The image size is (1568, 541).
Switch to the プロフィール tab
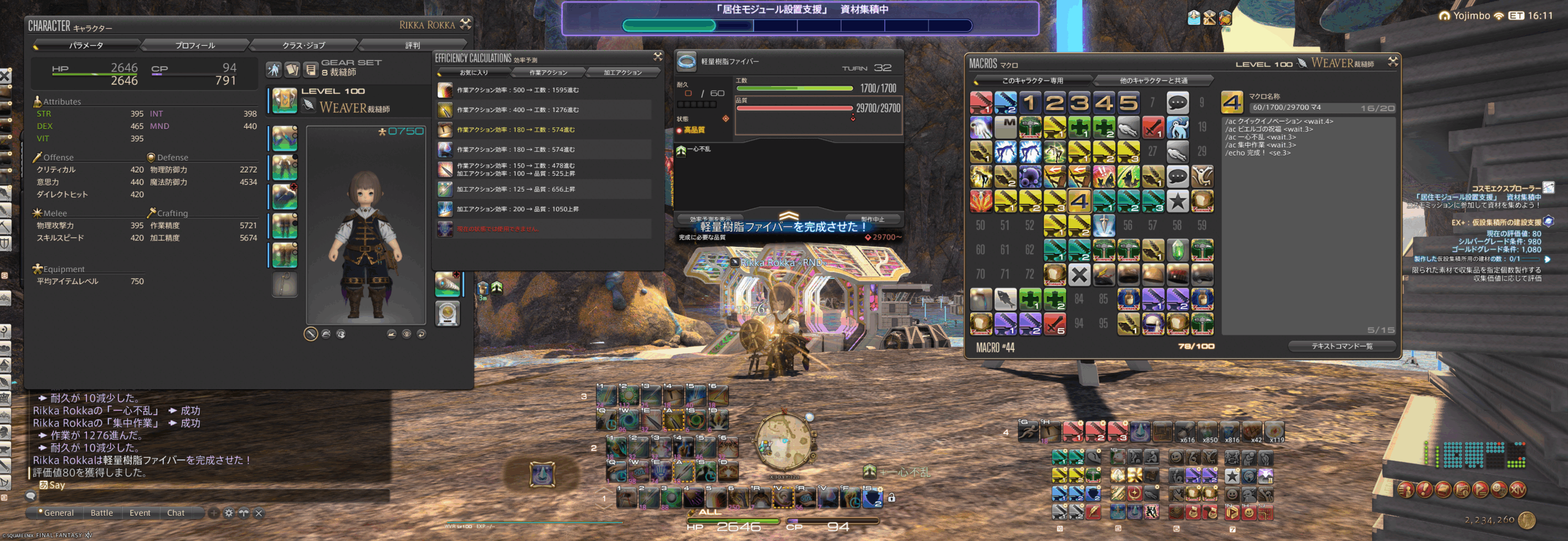tap(195, 45)
